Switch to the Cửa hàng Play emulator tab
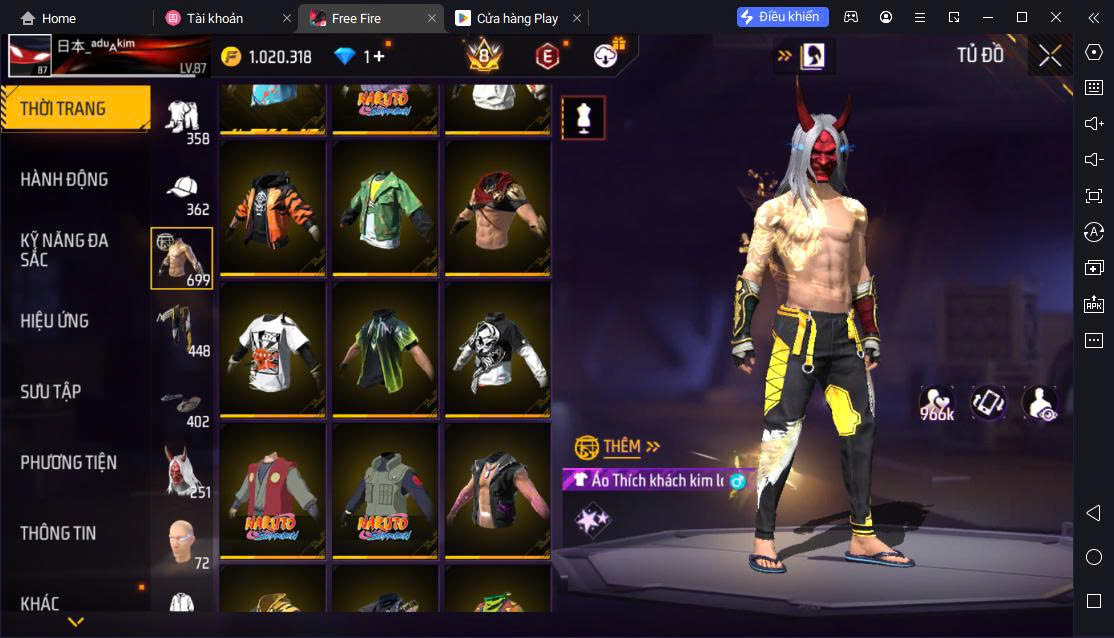This screenshot has height=638, width=1114. [517, 18]
